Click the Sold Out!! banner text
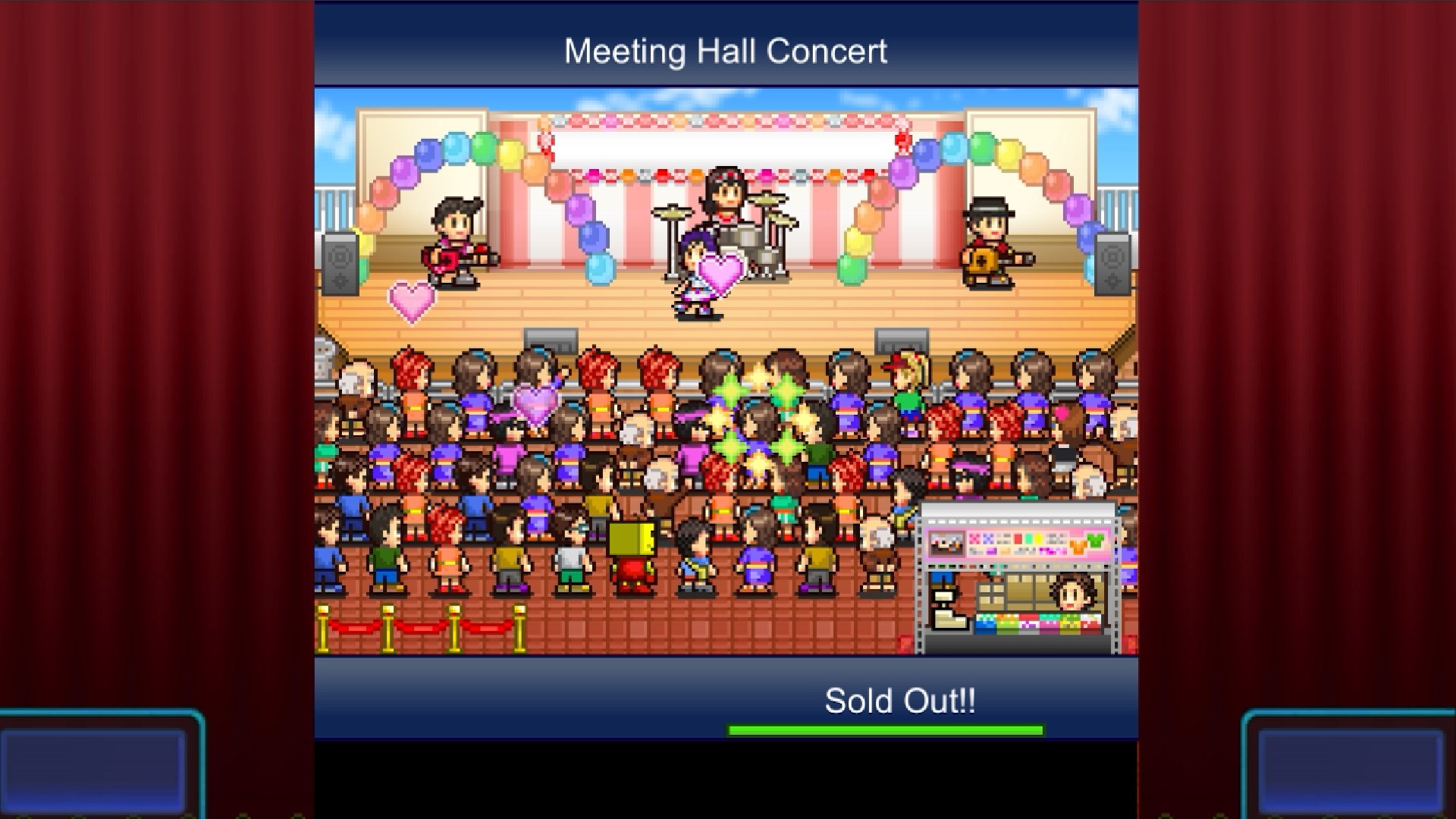Image resolution: width=1456 pixels, height=819 pixels. tap(899, 698)
